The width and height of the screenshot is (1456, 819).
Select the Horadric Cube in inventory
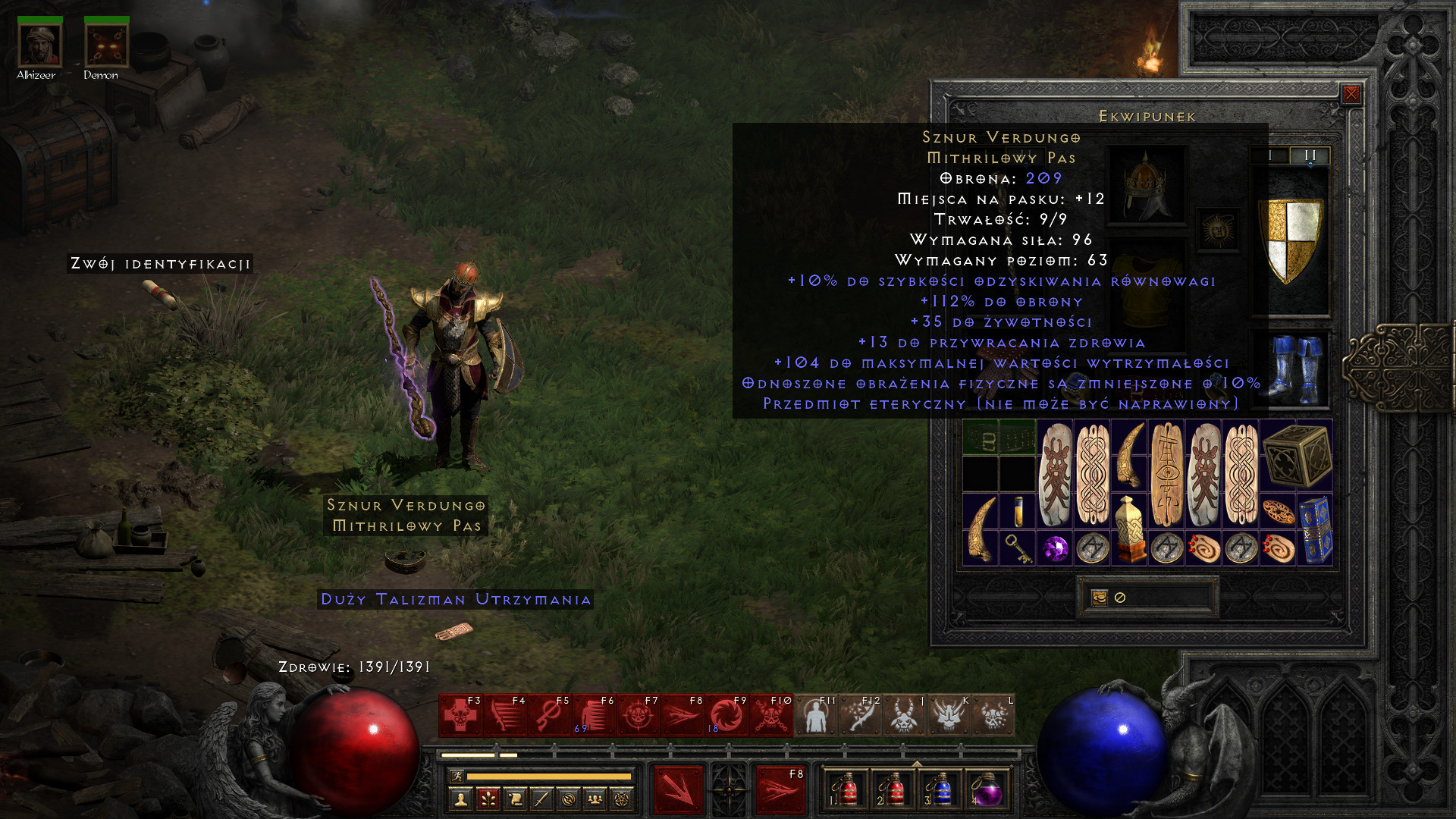coord(1297,456)
